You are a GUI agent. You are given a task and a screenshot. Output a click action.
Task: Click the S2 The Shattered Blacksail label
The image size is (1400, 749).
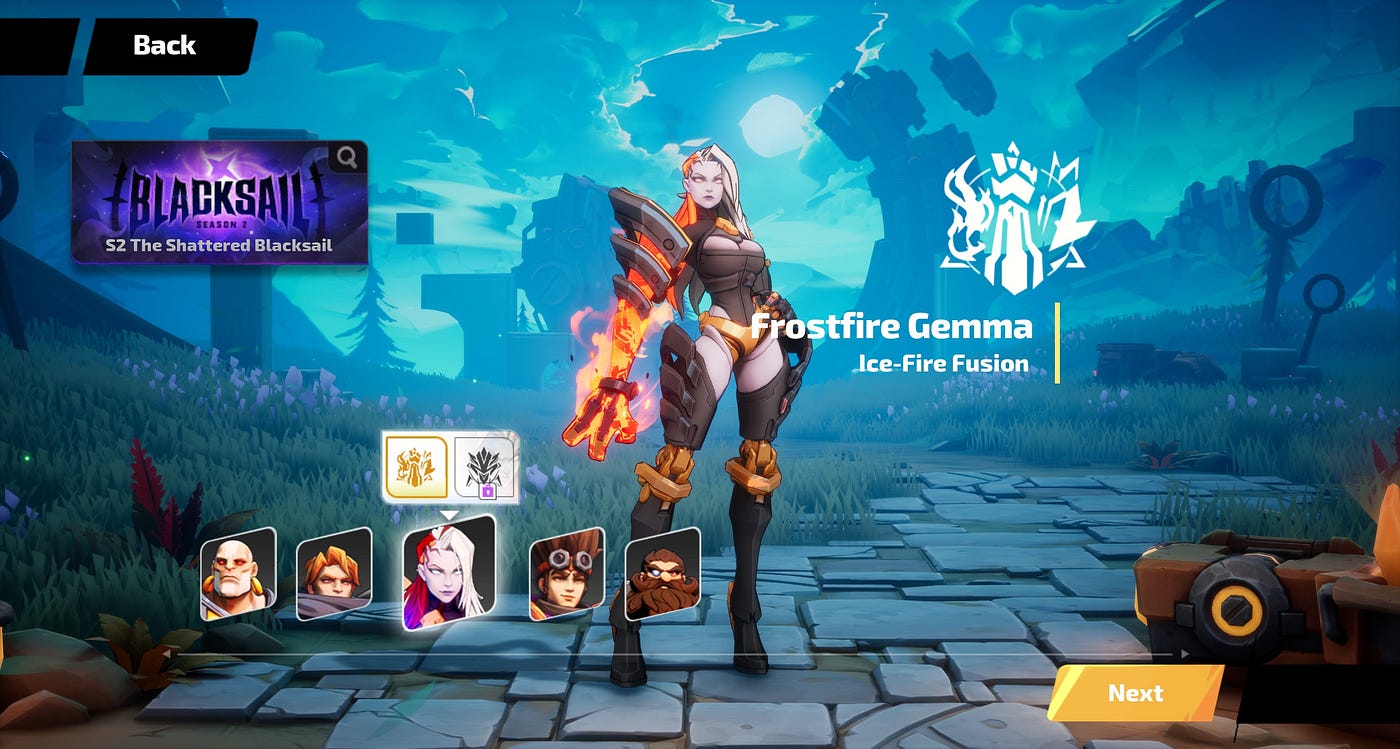click(219, 242)
